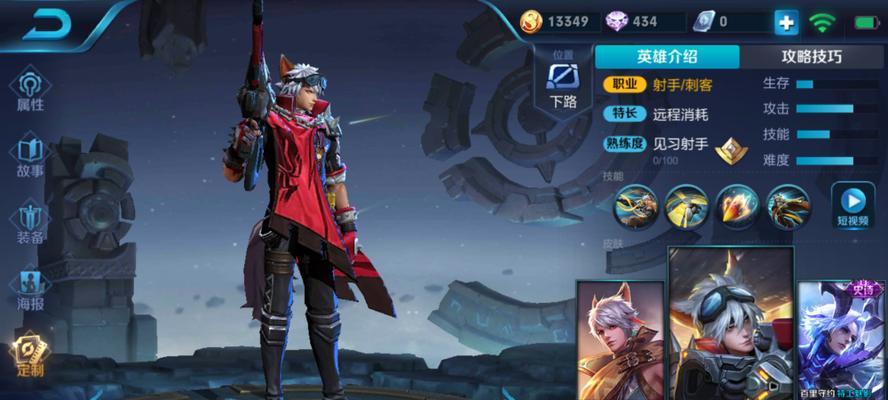
Task: Play the 短视频 short video
Action: pos(853,204)
